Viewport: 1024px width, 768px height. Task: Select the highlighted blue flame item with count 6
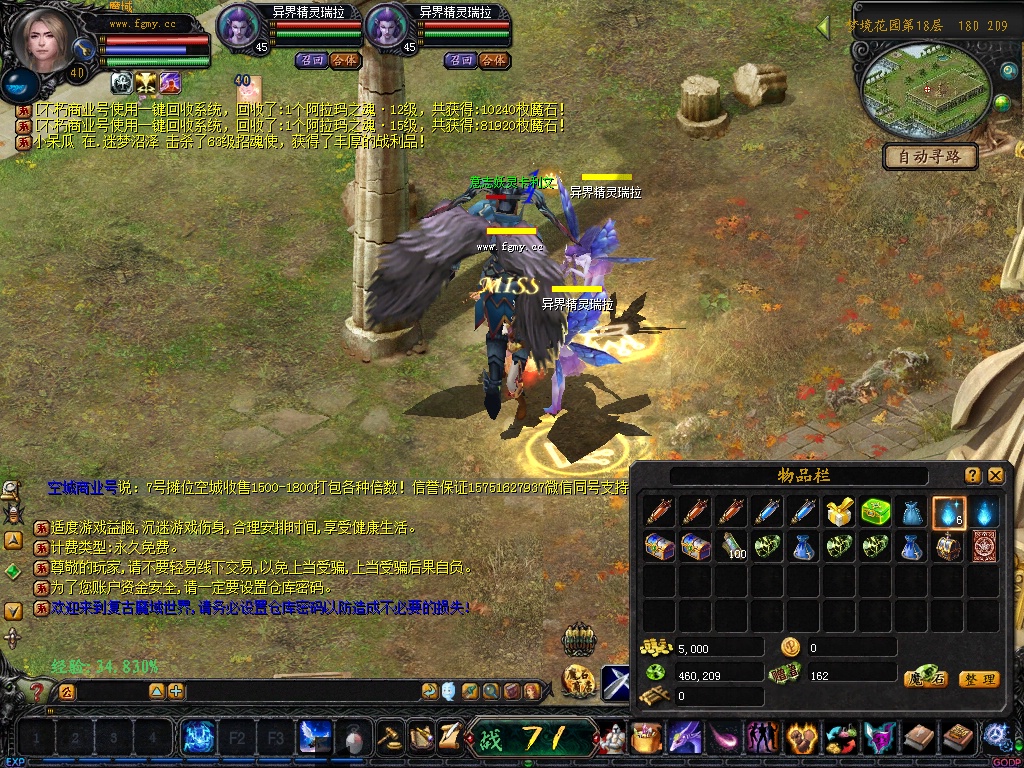(949, 513)
